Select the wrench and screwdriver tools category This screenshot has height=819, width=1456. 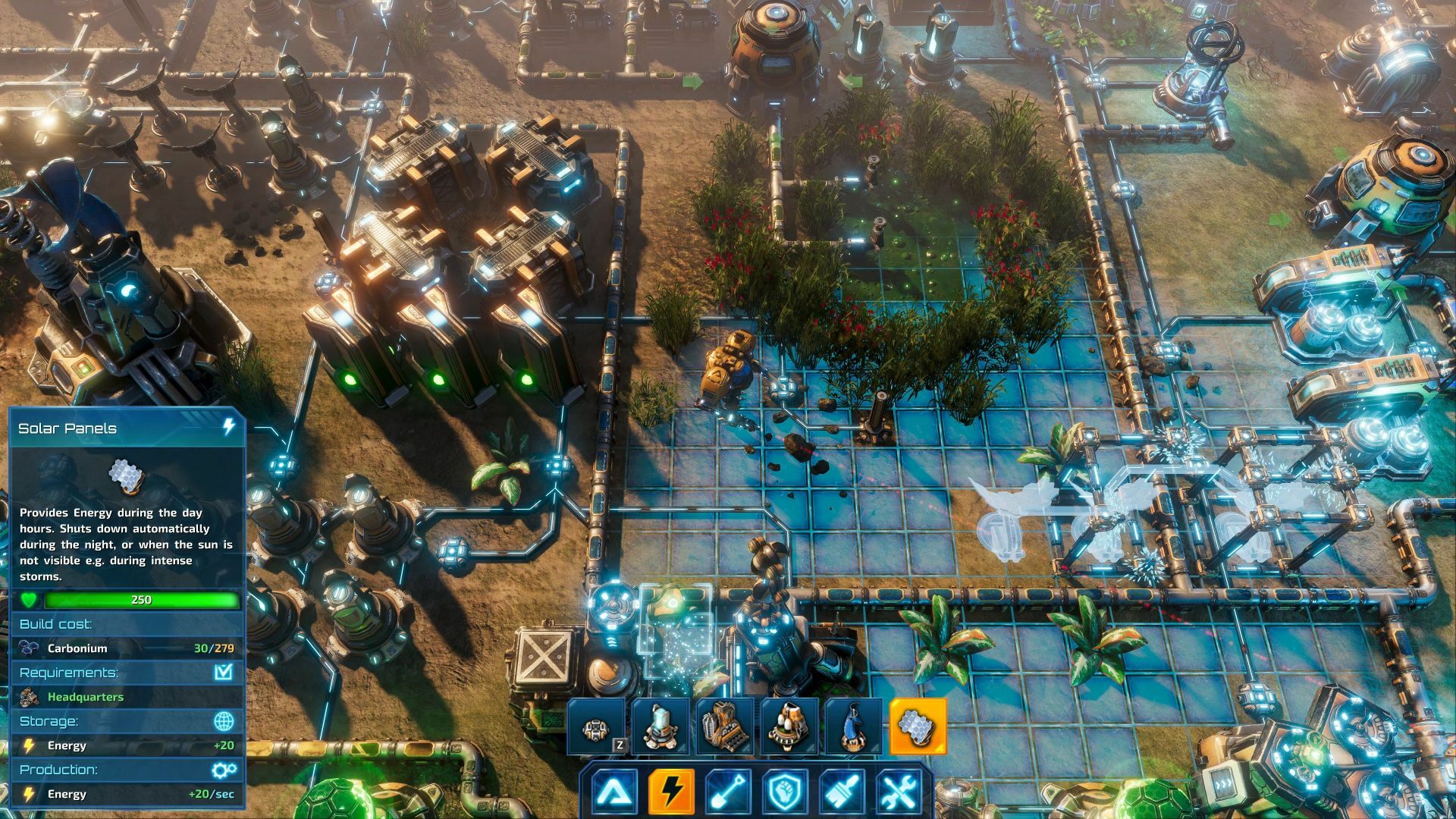tap(899, 791)
